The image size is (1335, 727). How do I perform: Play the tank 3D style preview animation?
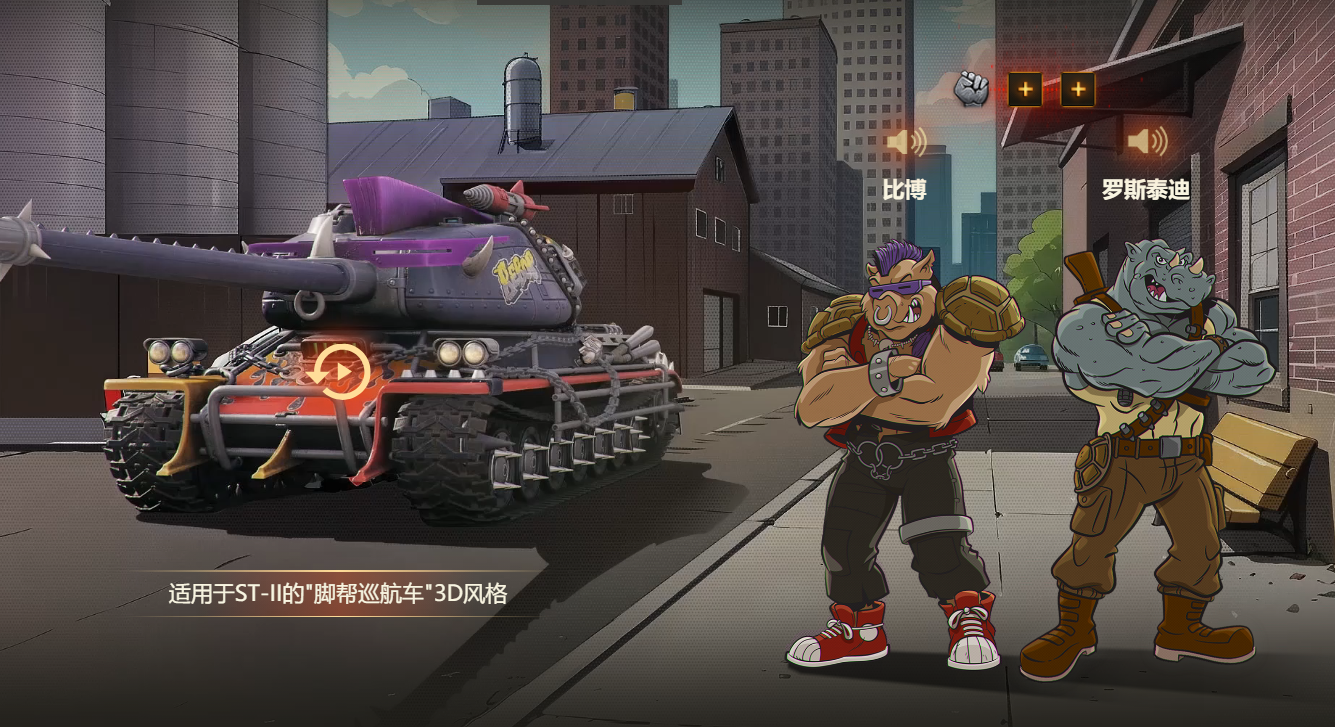pyautogui.click(x=339, y=372)
